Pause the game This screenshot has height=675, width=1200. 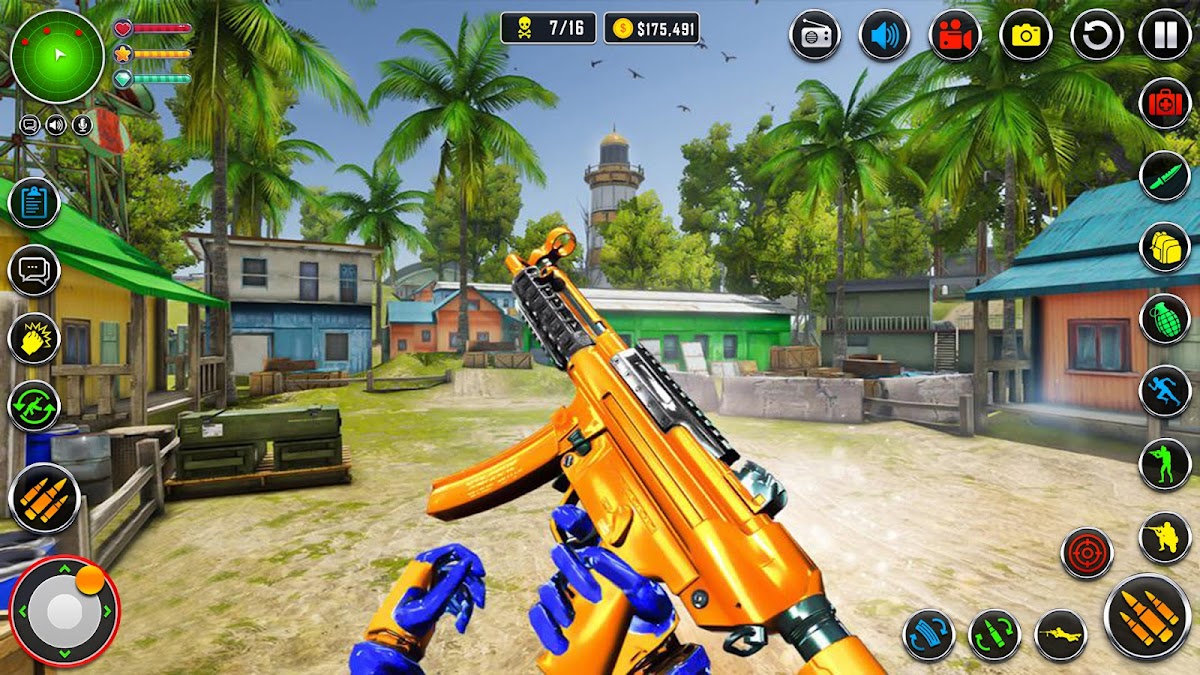click(x=1165, y=35)
